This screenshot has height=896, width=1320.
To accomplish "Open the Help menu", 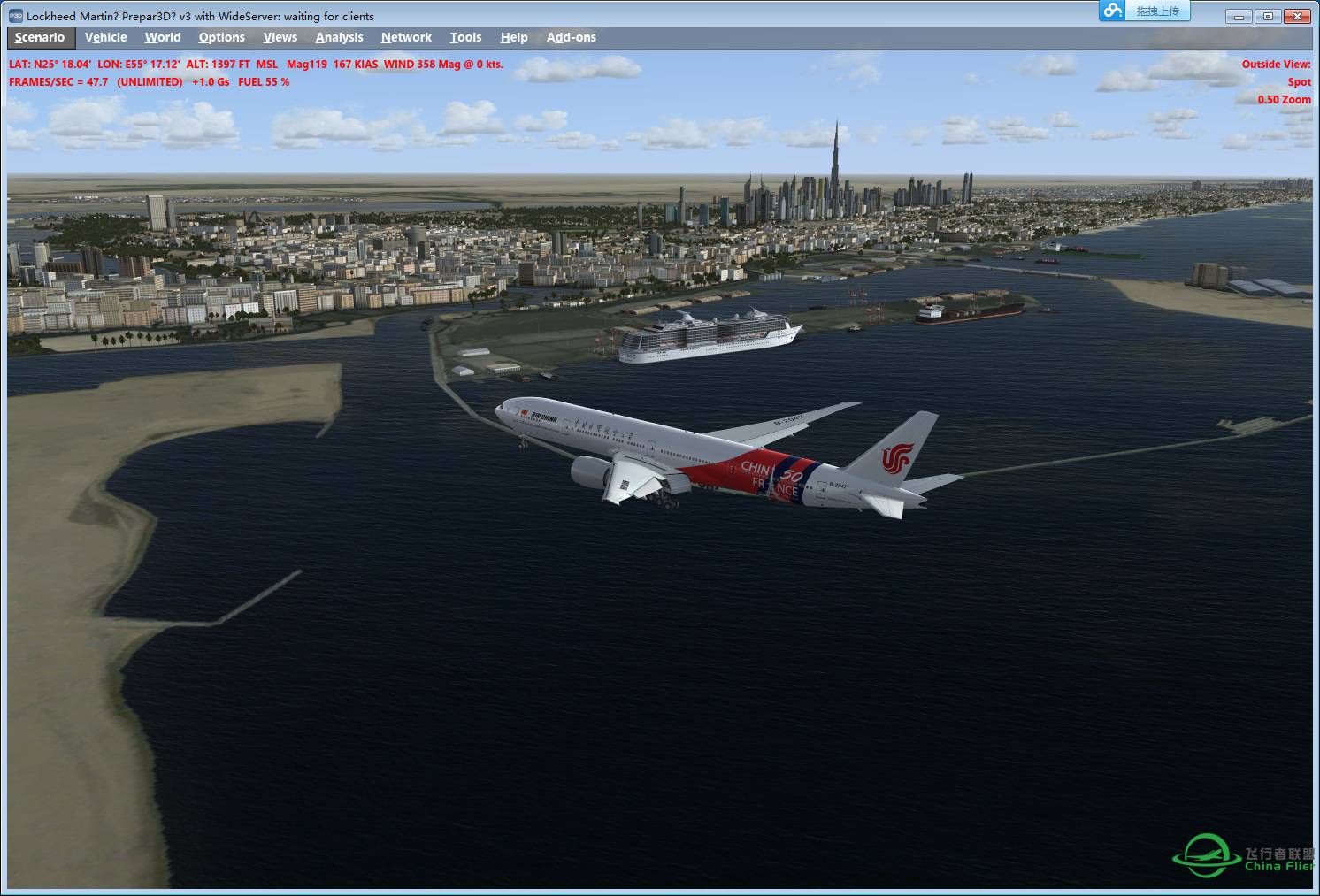I will 514,37.
